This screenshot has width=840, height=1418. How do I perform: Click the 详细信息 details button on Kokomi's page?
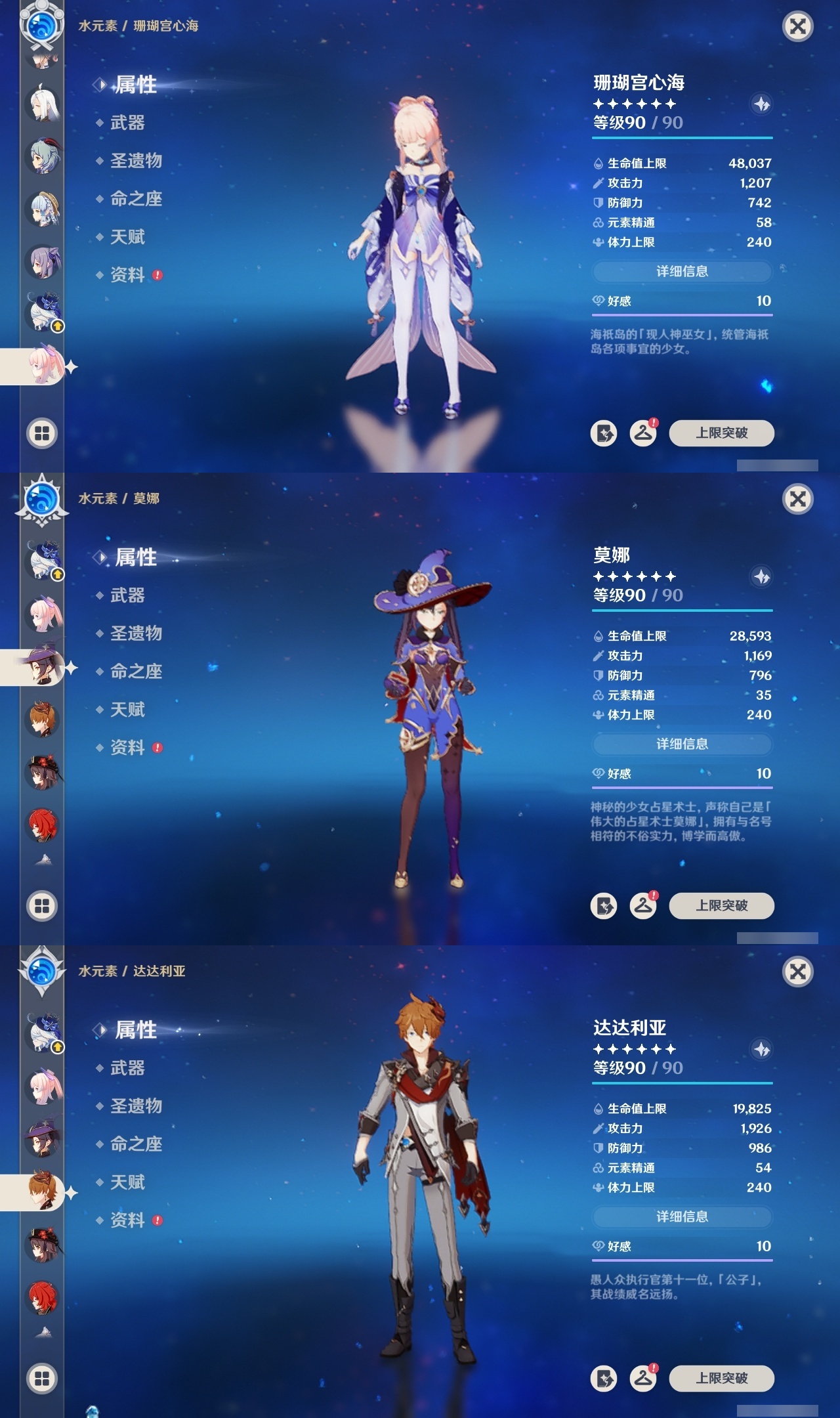(682, 272)
